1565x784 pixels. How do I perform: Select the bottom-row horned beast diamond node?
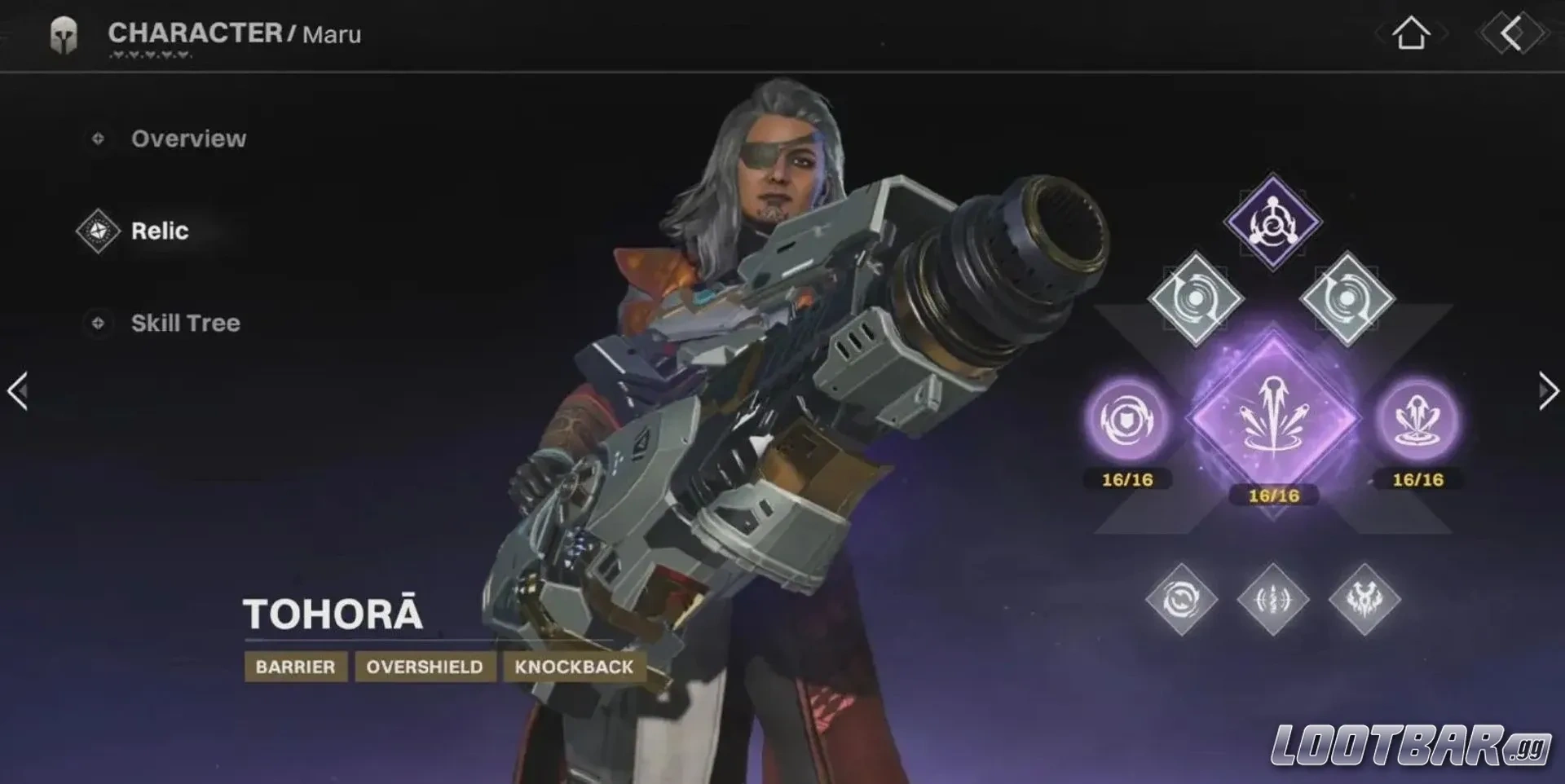click(1364, 601)
